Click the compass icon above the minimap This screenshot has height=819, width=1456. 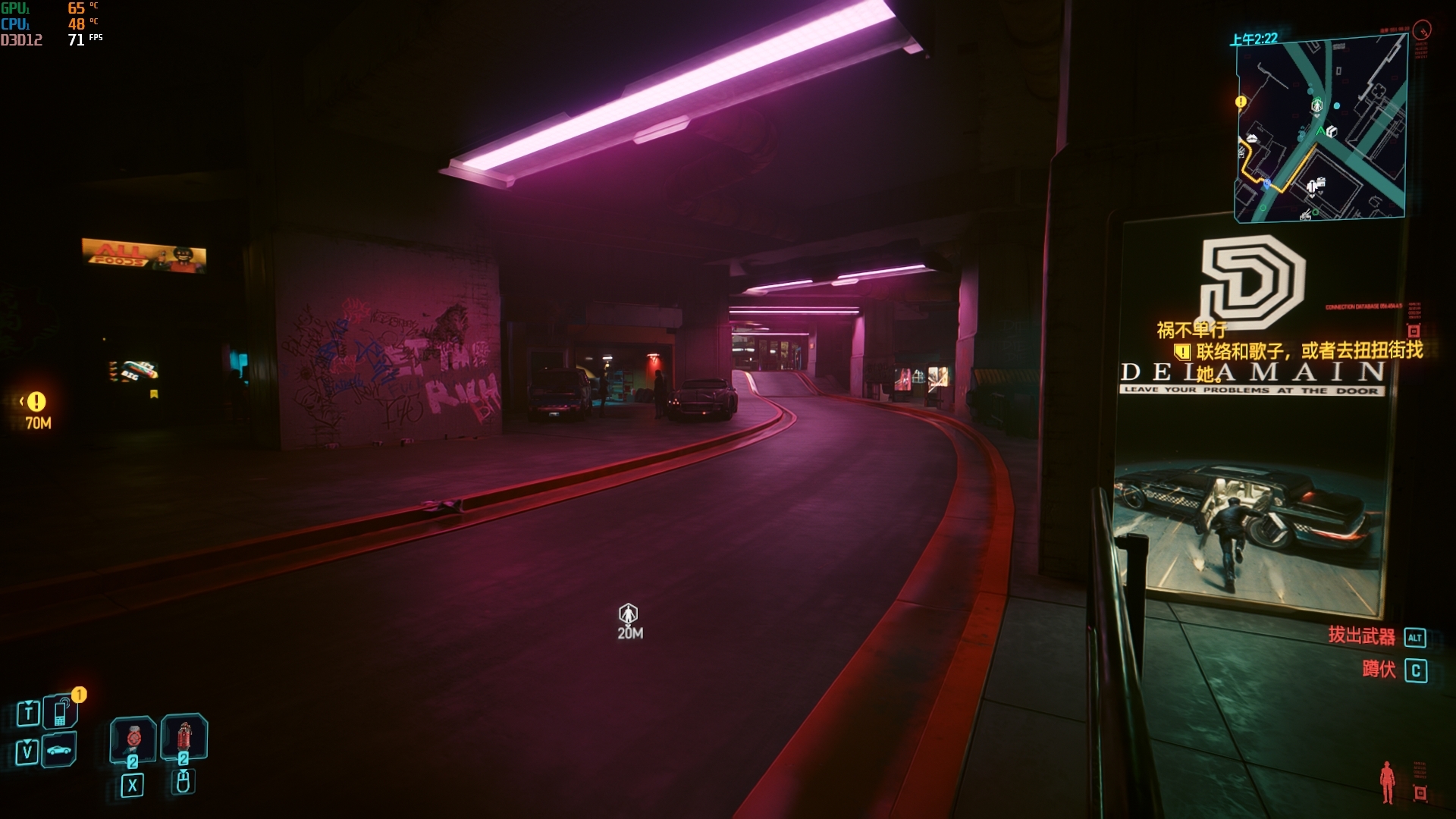1423,30
